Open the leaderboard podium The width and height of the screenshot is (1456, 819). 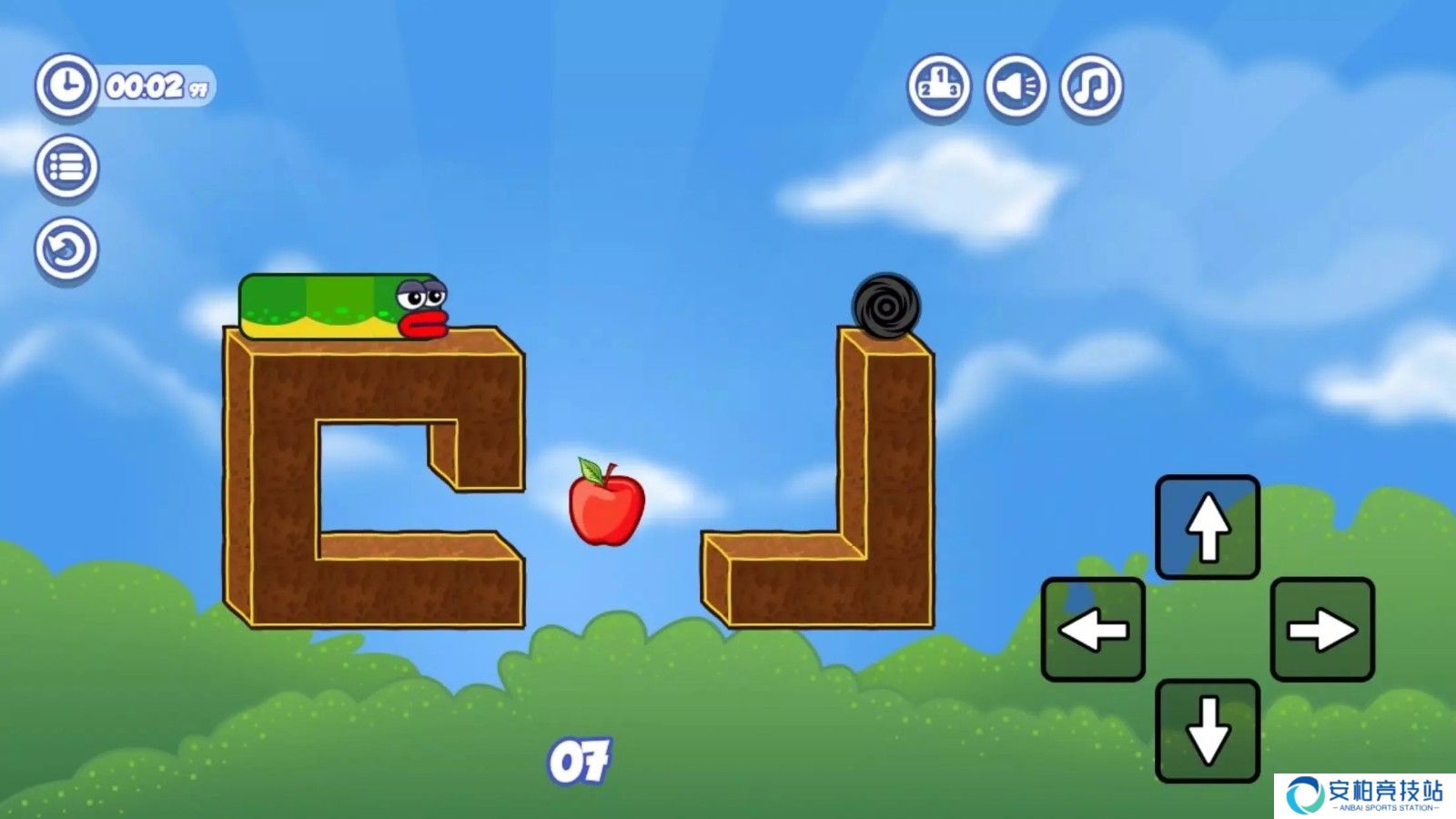pos(938,86)
